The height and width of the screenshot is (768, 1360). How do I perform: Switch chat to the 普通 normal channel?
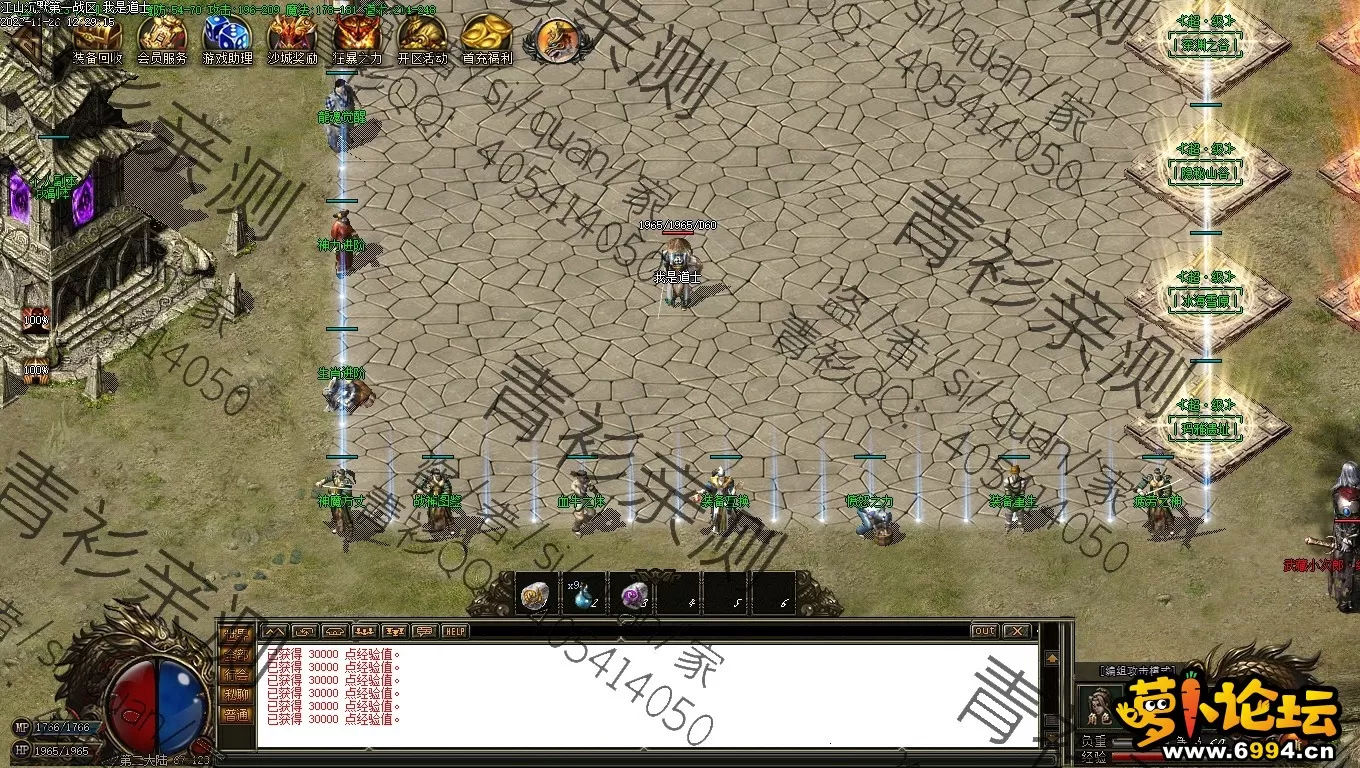pyautogui.click(x=237, y=714)
